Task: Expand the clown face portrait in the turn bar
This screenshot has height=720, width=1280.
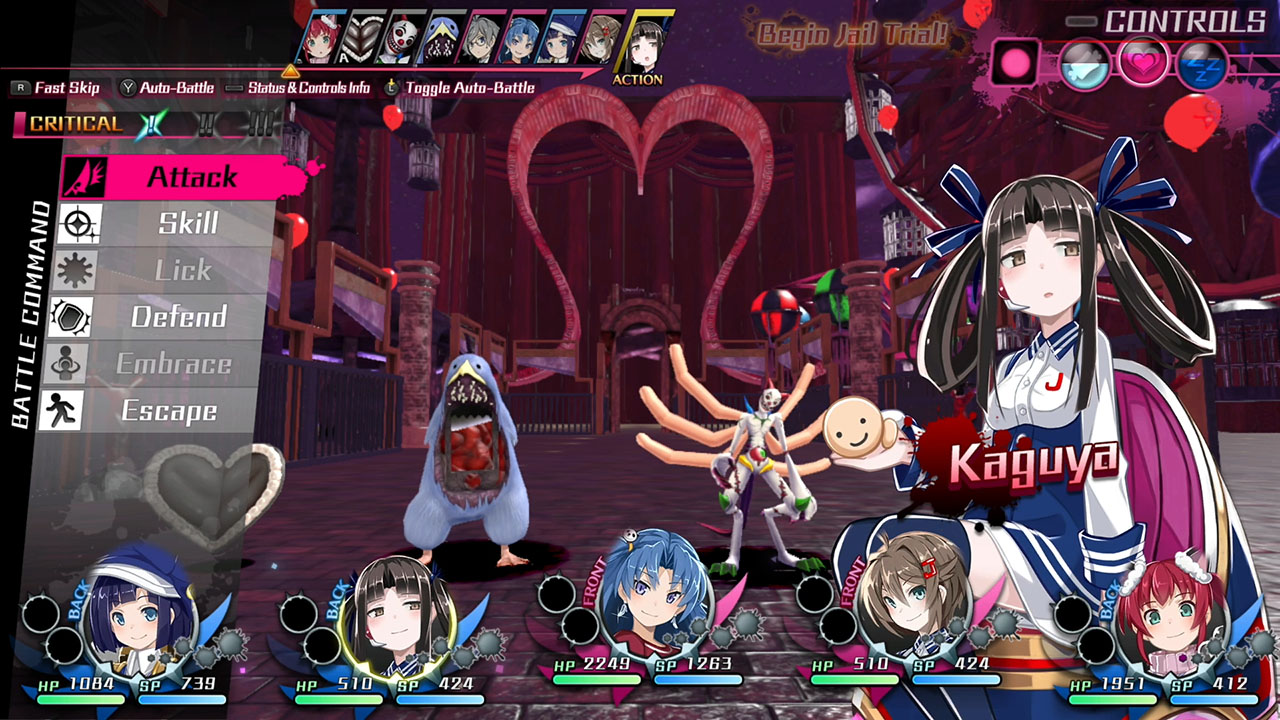Action: coord(402,36)
